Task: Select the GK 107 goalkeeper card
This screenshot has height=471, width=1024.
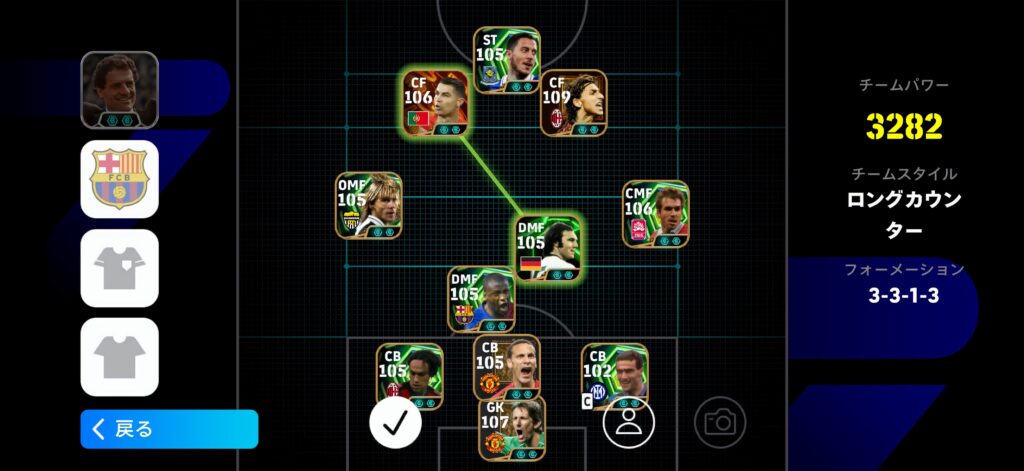Action: (x=512, y=428)
